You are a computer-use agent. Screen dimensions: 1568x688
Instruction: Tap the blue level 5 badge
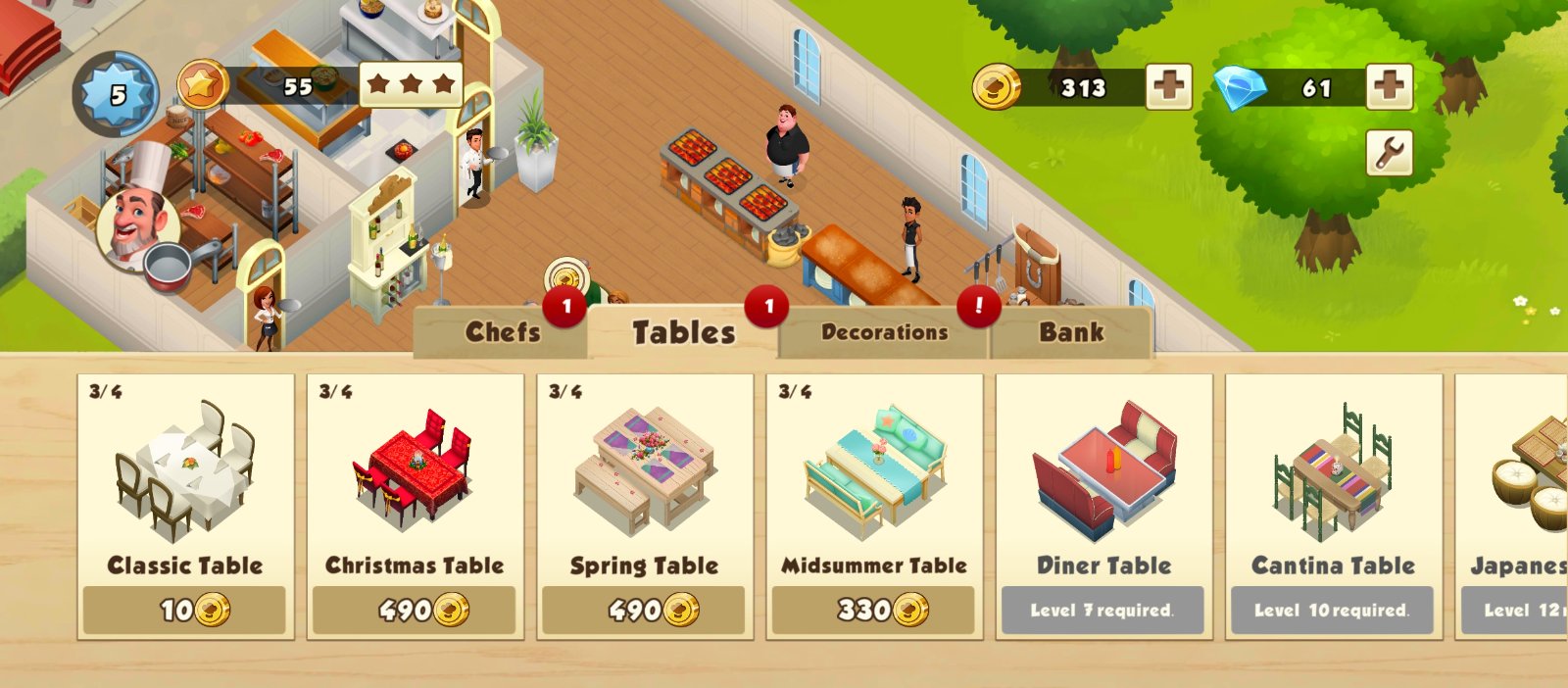117,95
